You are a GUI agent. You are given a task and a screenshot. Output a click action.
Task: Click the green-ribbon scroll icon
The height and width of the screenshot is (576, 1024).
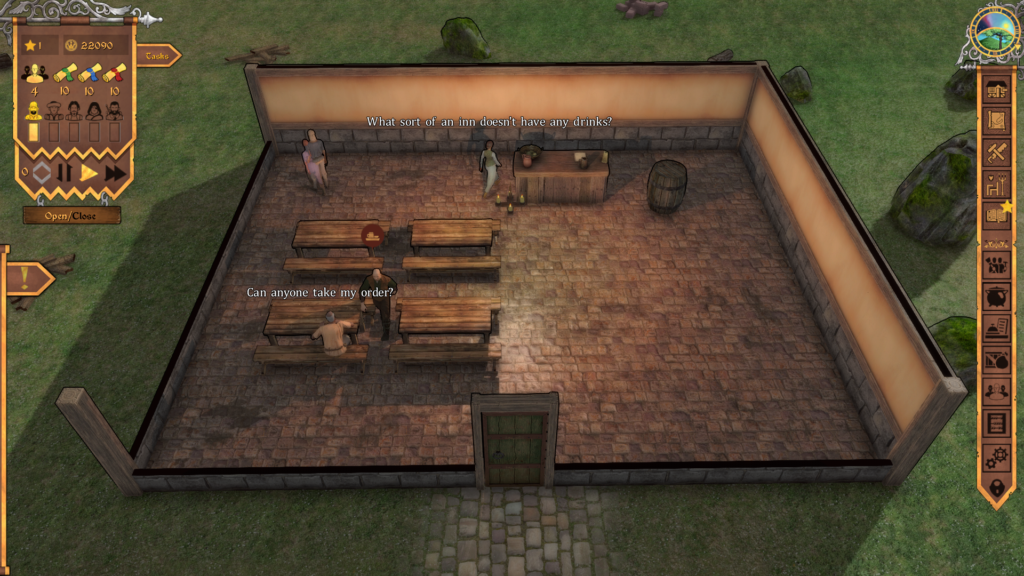[65, 72]
